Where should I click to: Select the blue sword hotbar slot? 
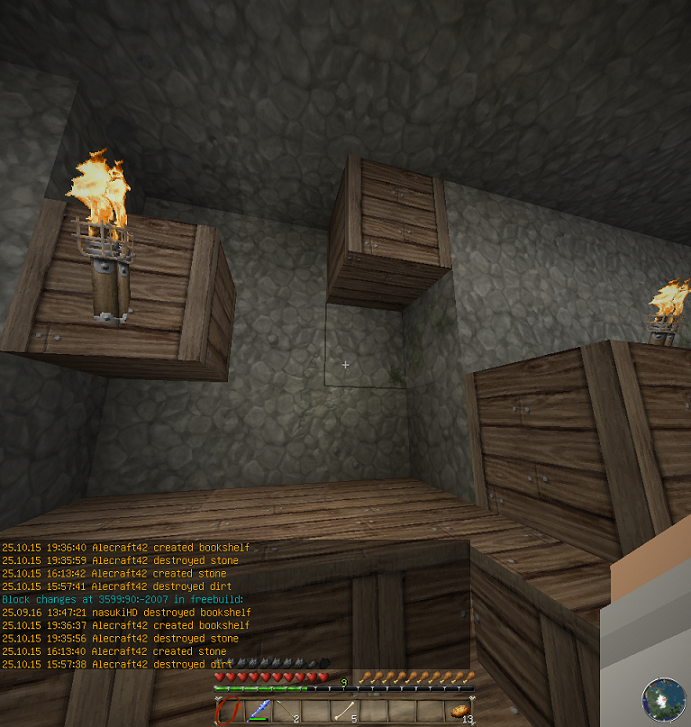(258, 711)
